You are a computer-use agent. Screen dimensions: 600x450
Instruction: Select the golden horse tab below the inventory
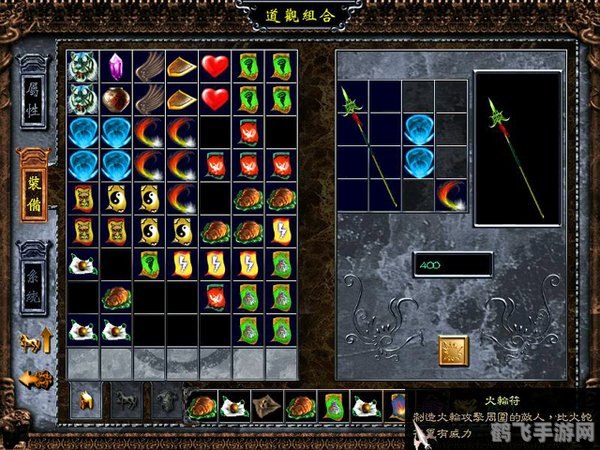[86, 402]
